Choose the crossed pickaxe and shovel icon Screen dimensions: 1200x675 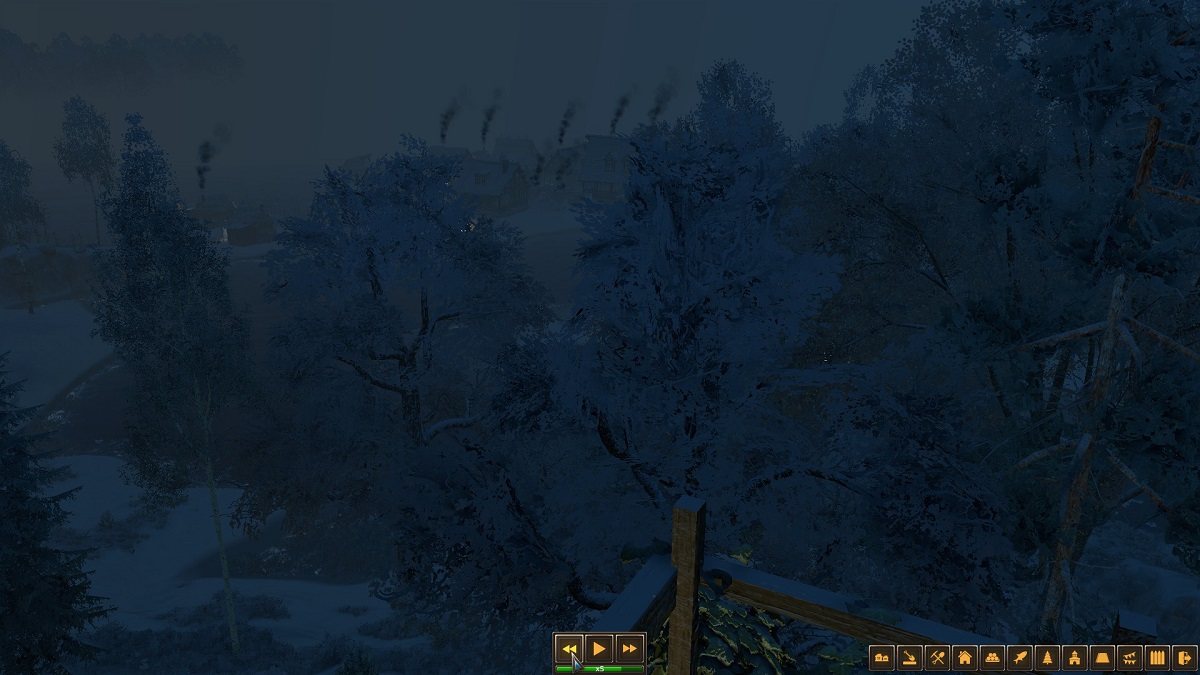(x=937, y=657)
